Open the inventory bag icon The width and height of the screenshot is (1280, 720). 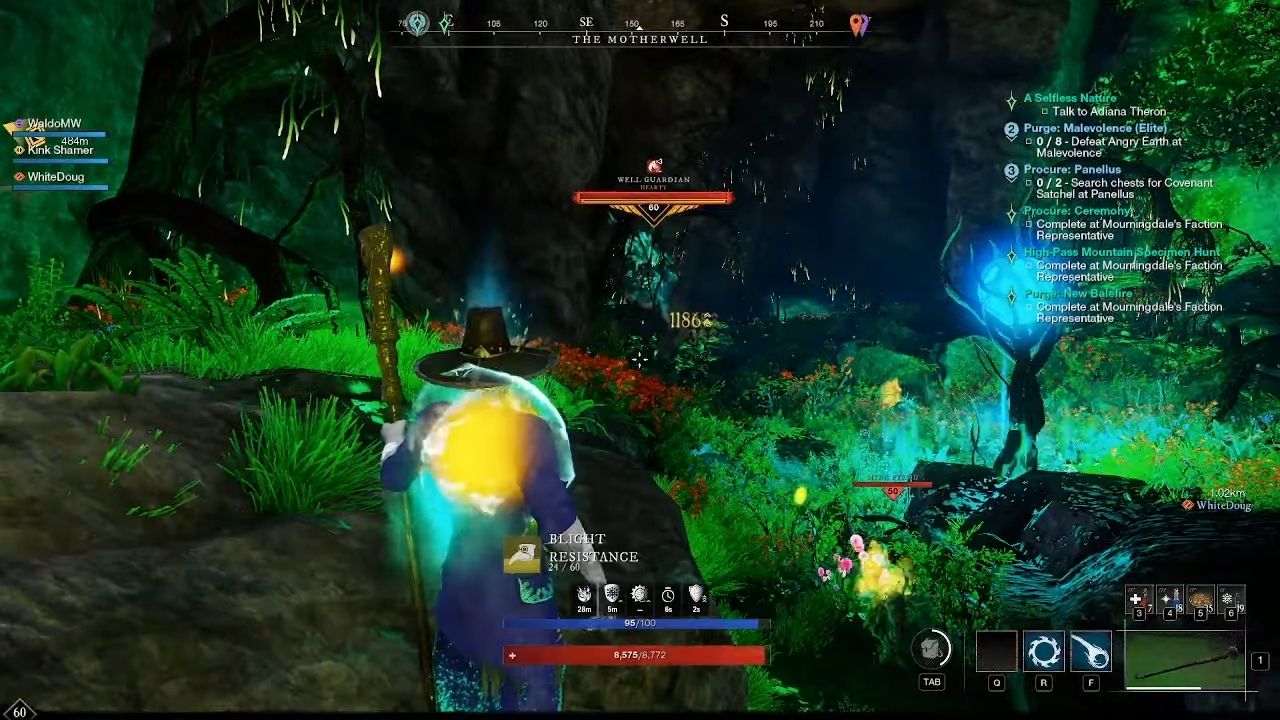tap(931, 650)
